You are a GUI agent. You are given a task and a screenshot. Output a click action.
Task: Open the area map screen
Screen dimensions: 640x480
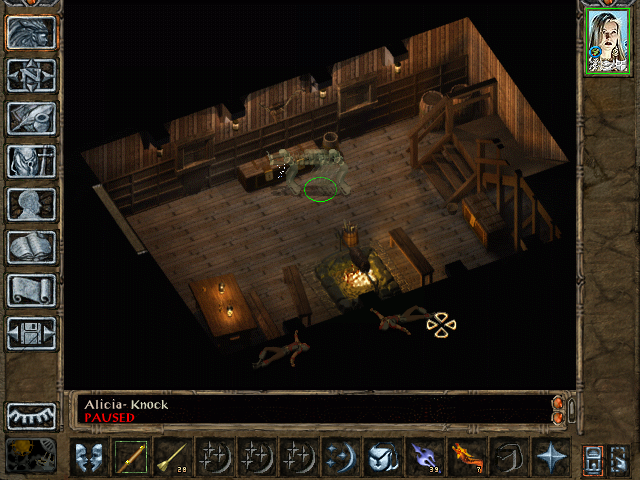point(32,76)
